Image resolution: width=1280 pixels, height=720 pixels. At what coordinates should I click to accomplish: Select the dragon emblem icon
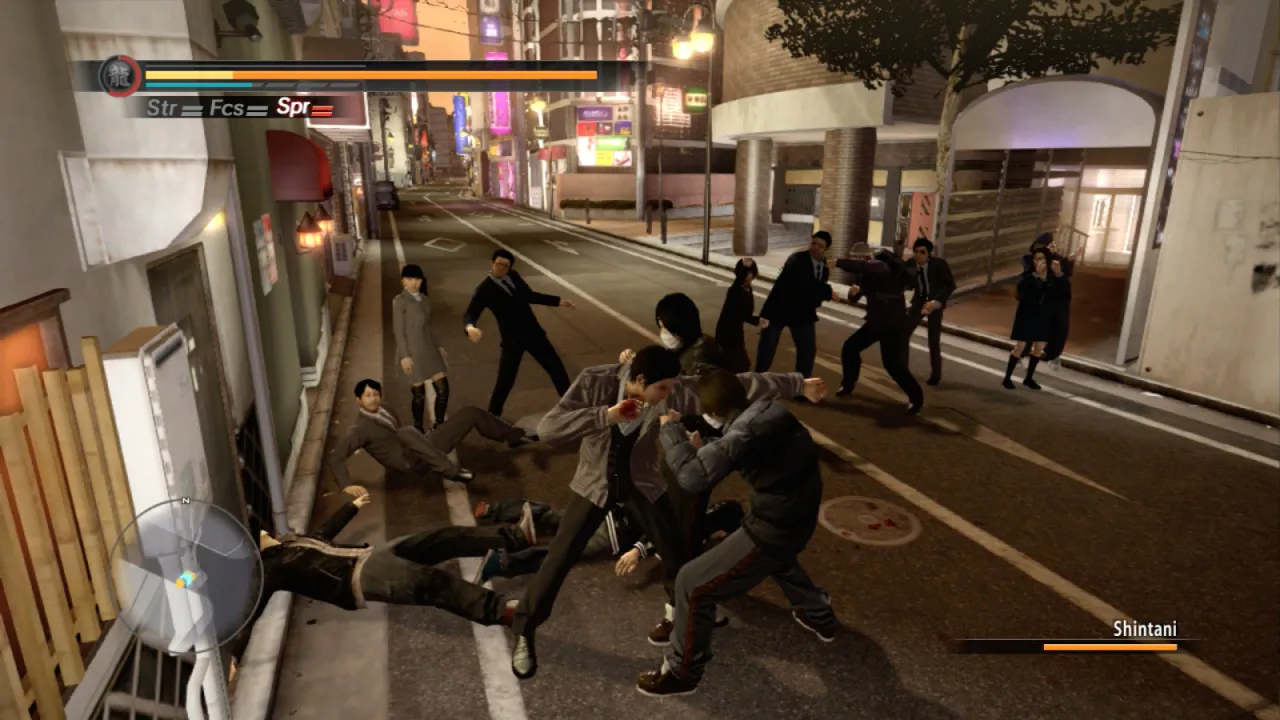pyautogui.click(x=119, y=76)
